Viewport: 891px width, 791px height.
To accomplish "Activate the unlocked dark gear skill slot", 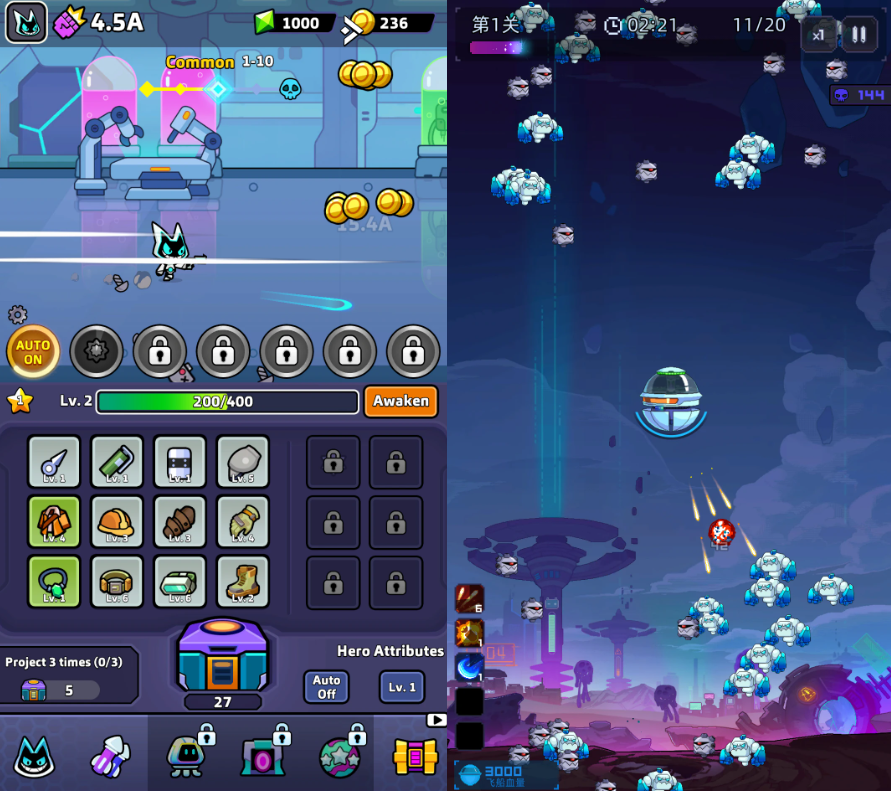I will pos(97,352).
